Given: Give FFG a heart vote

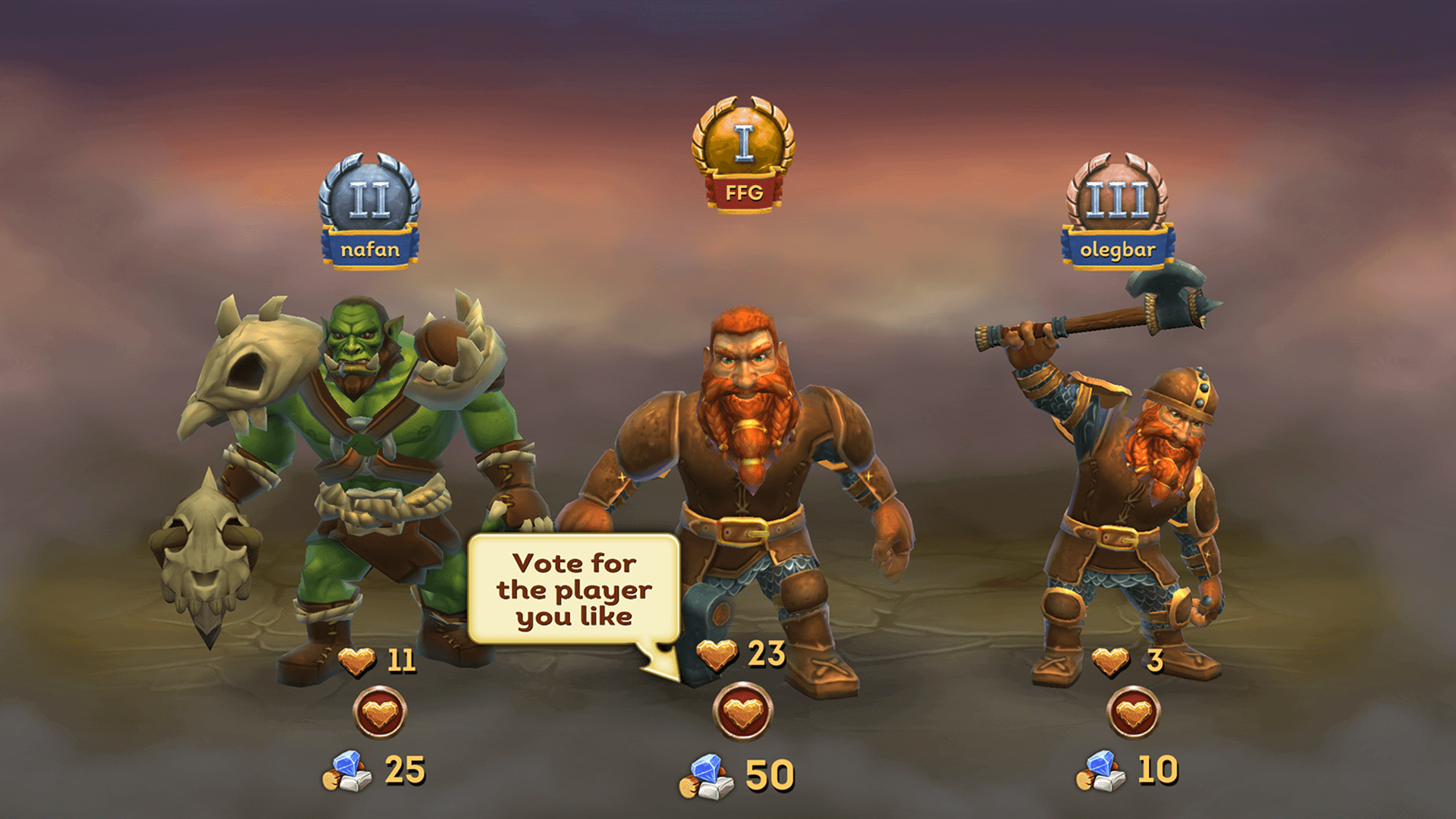Looking at the screenshot, I should click(x=743, y=712).
